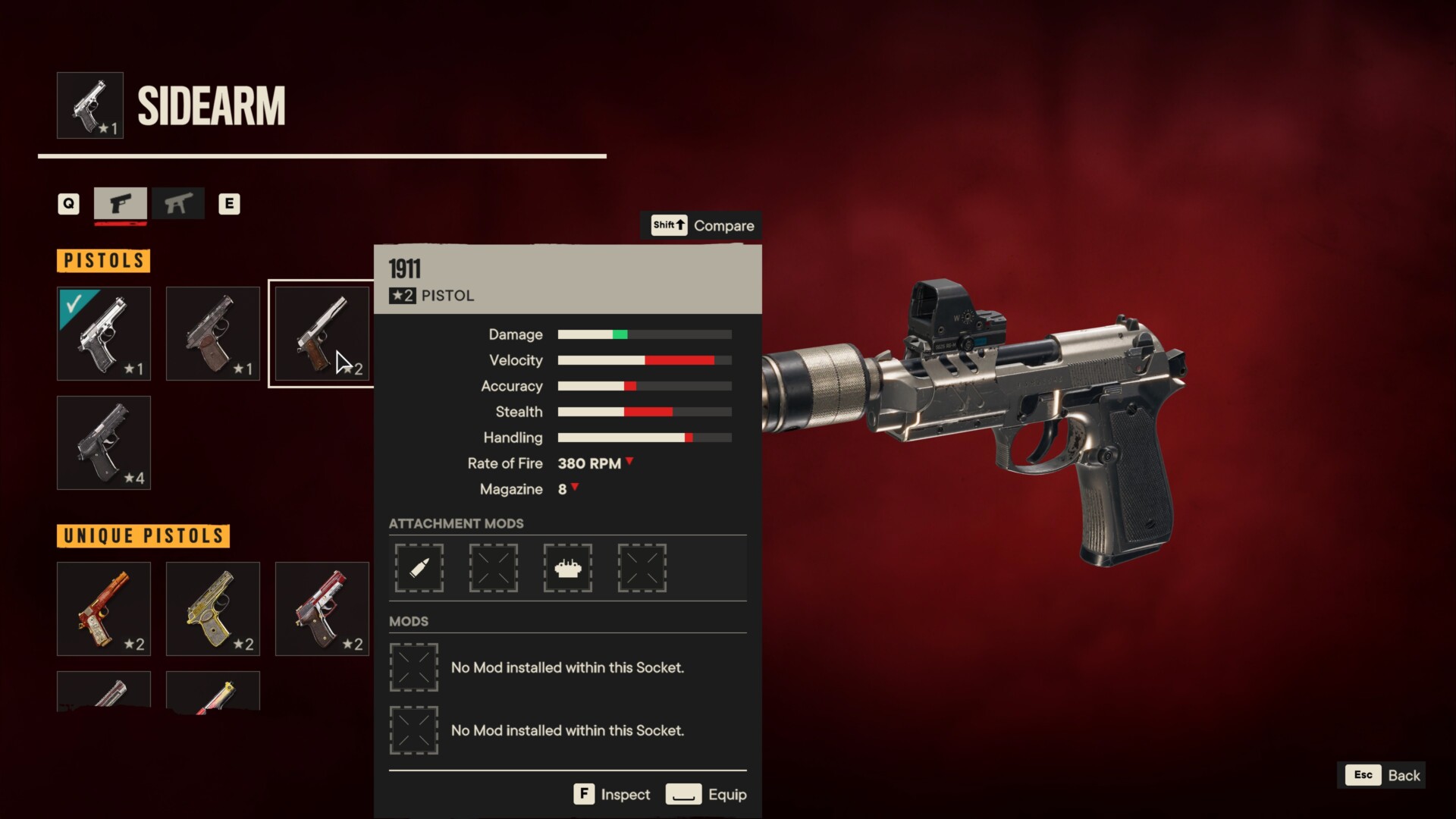Screen dimensions: 1456x819
Task: Choose the brown-grip one-star pistol slot
Action: coord(213,334)
